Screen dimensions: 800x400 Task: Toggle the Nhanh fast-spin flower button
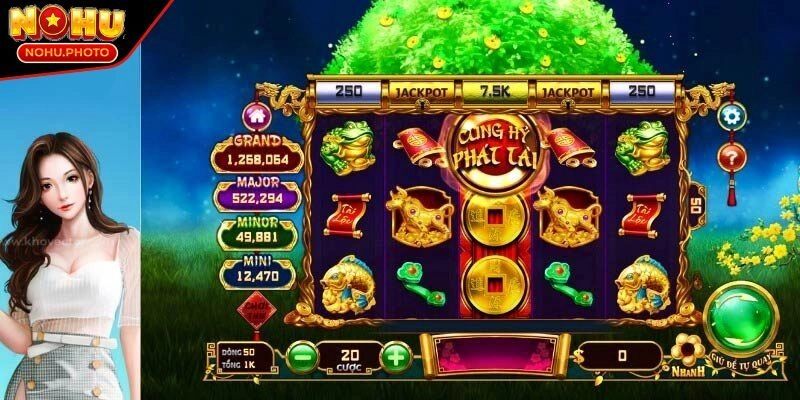pos(685,353)
